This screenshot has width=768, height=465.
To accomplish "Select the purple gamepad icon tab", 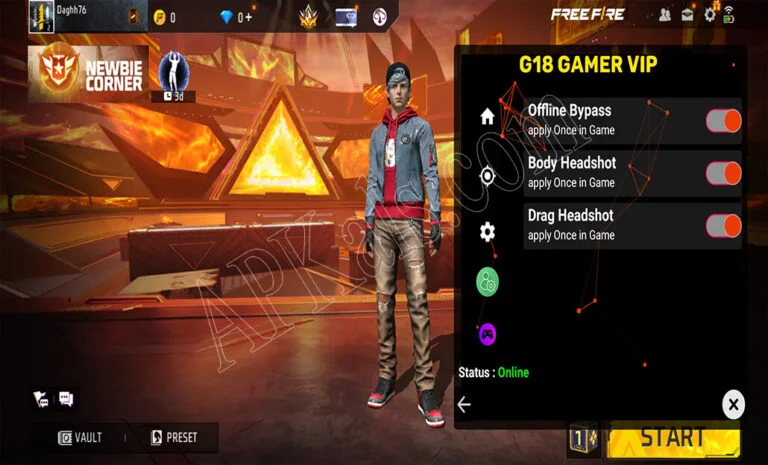I will pos(487,333).
